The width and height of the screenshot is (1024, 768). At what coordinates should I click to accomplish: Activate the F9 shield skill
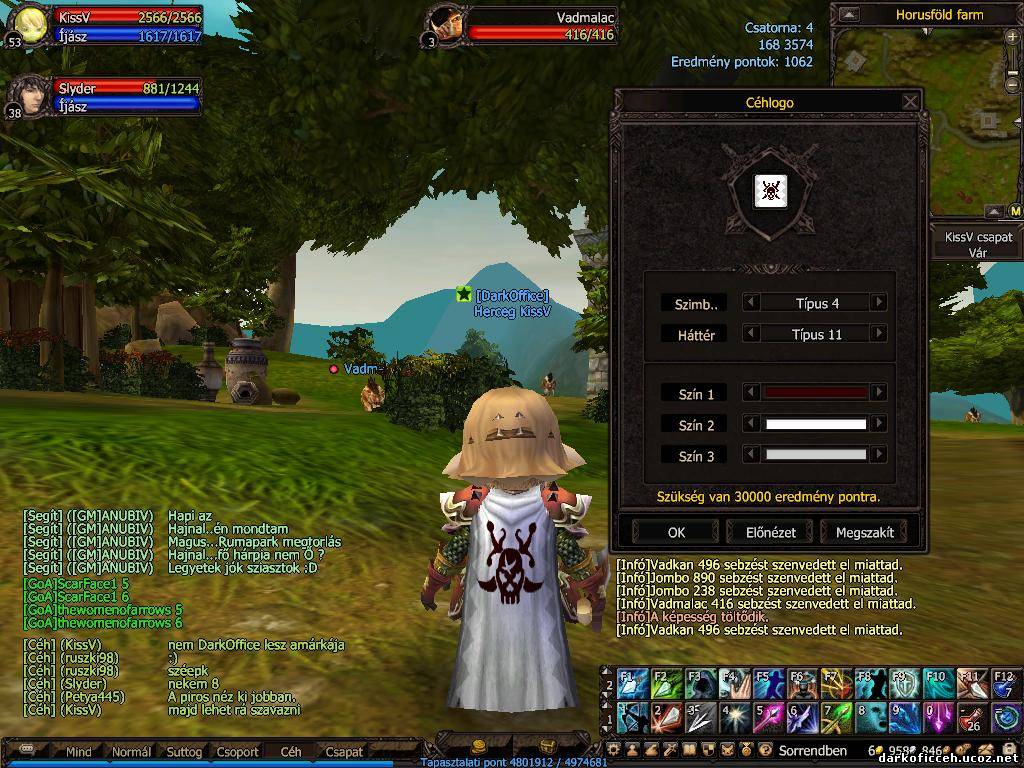point(903,684)
